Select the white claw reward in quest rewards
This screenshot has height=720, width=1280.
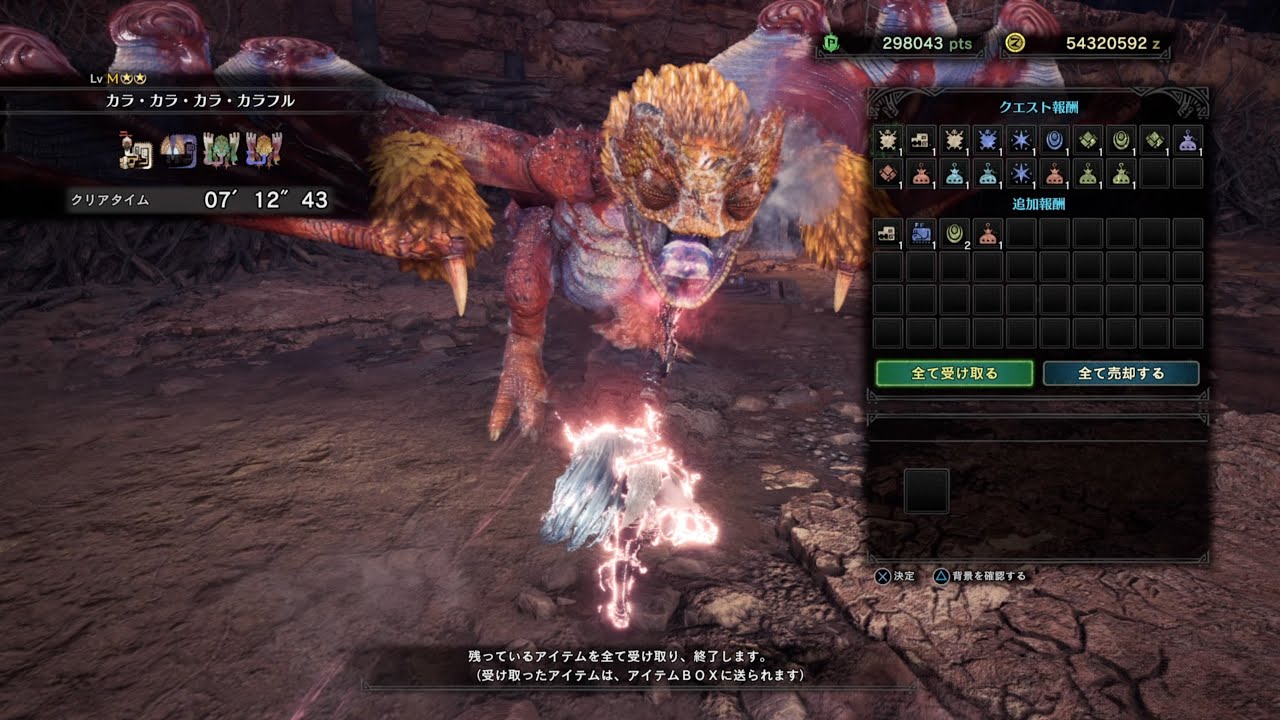click(x=889, y=143)
